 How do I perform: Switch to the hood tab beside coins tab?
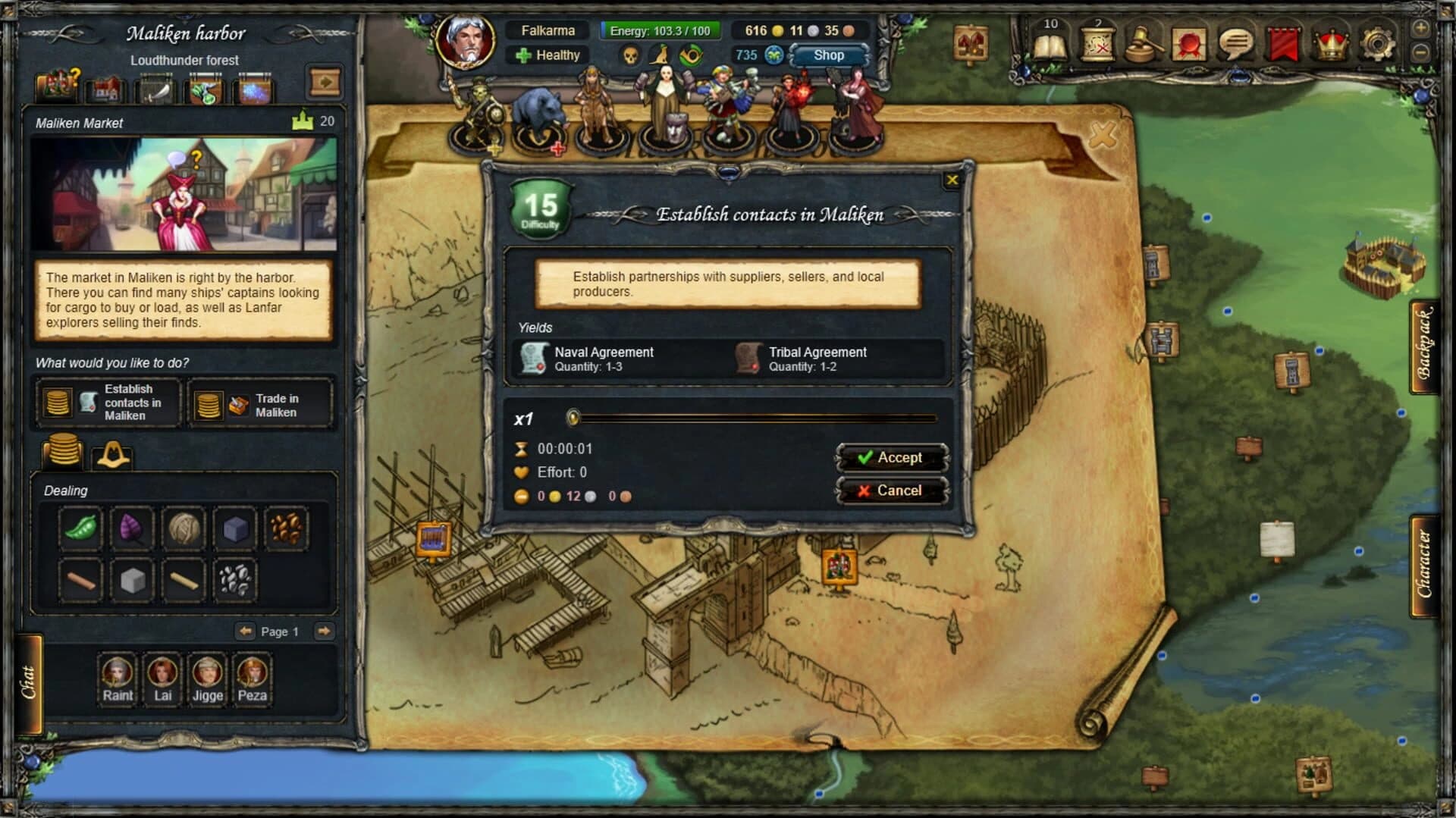tap(114, 455)
